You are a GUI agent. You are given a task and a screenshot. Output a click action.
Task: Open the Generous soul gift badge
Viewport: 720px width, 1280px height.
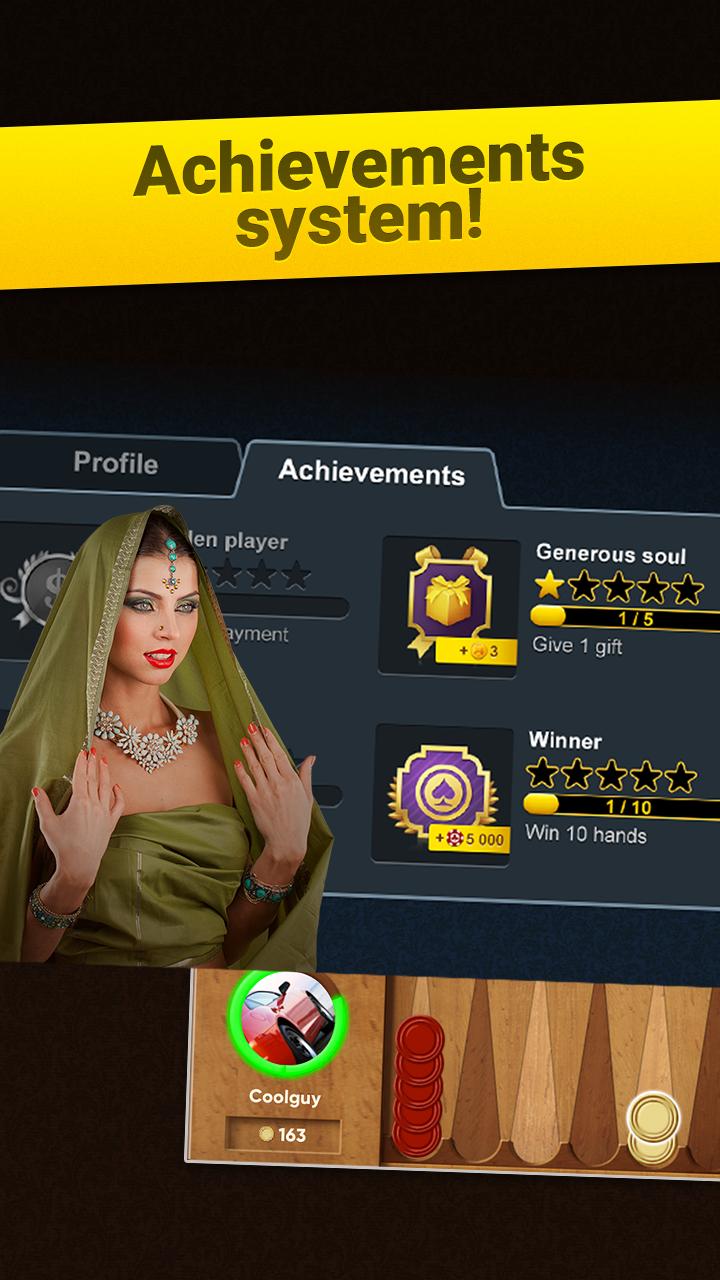(449, 605)
